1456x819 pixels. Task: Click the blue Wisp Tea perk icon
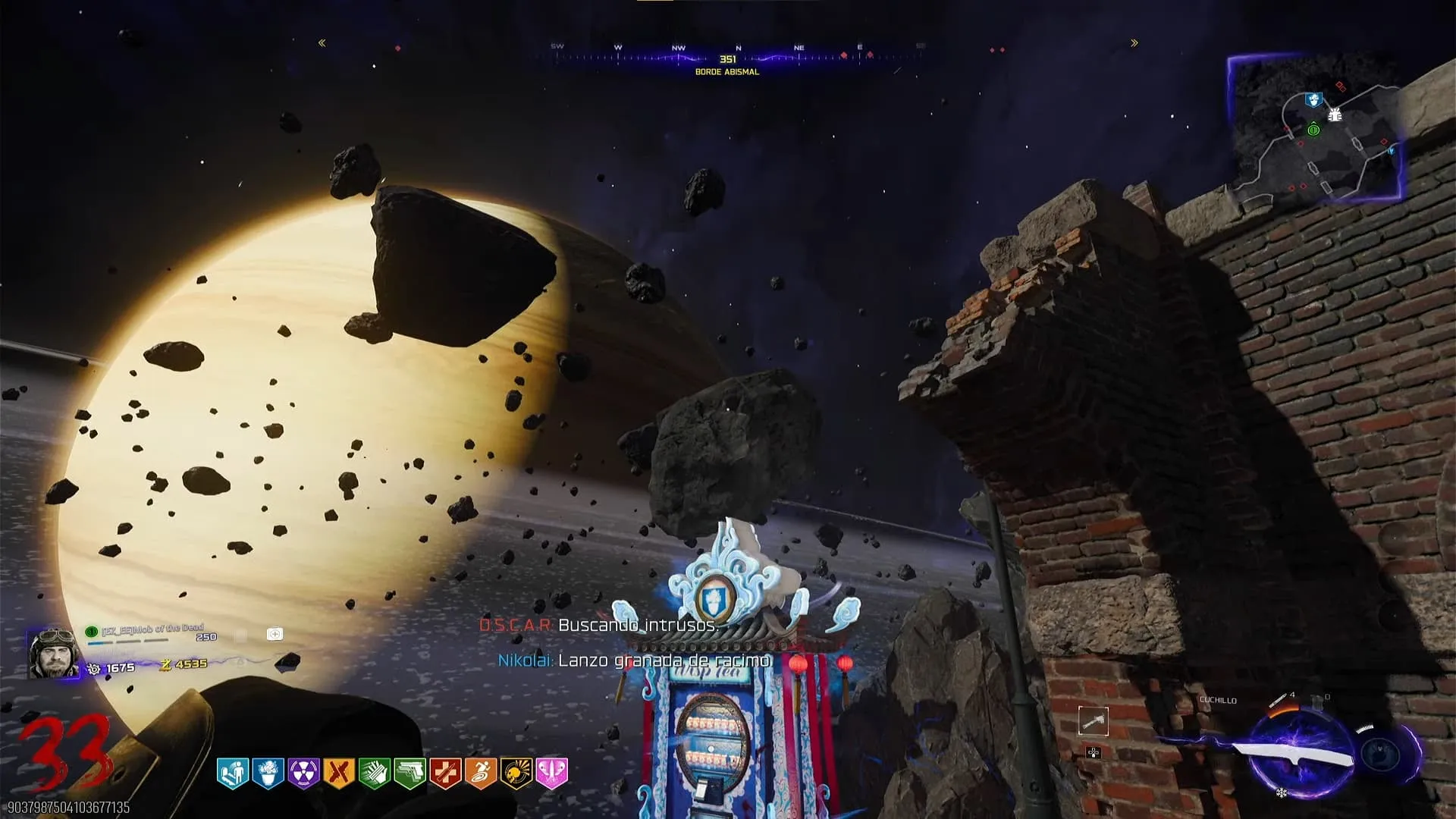coord(268,773)
